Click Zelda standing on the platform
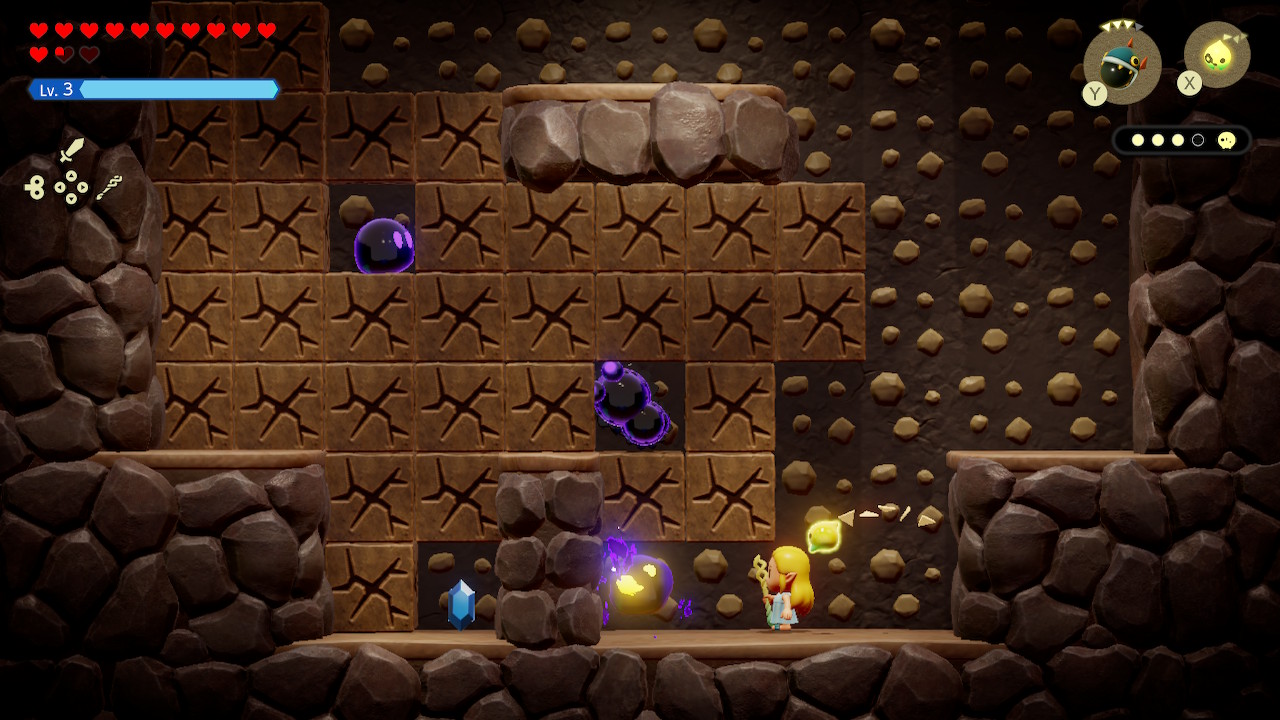Screen dimensions: 1280x720 784,589
